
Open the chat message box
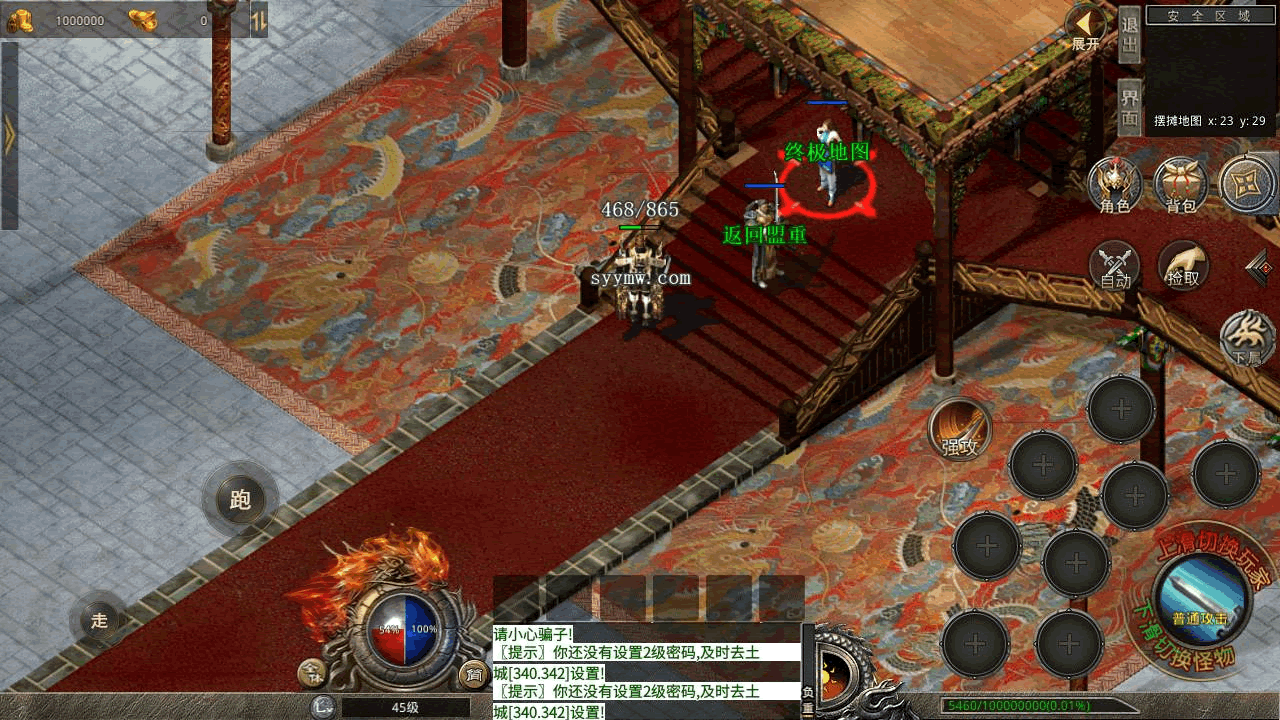(646, 671)
